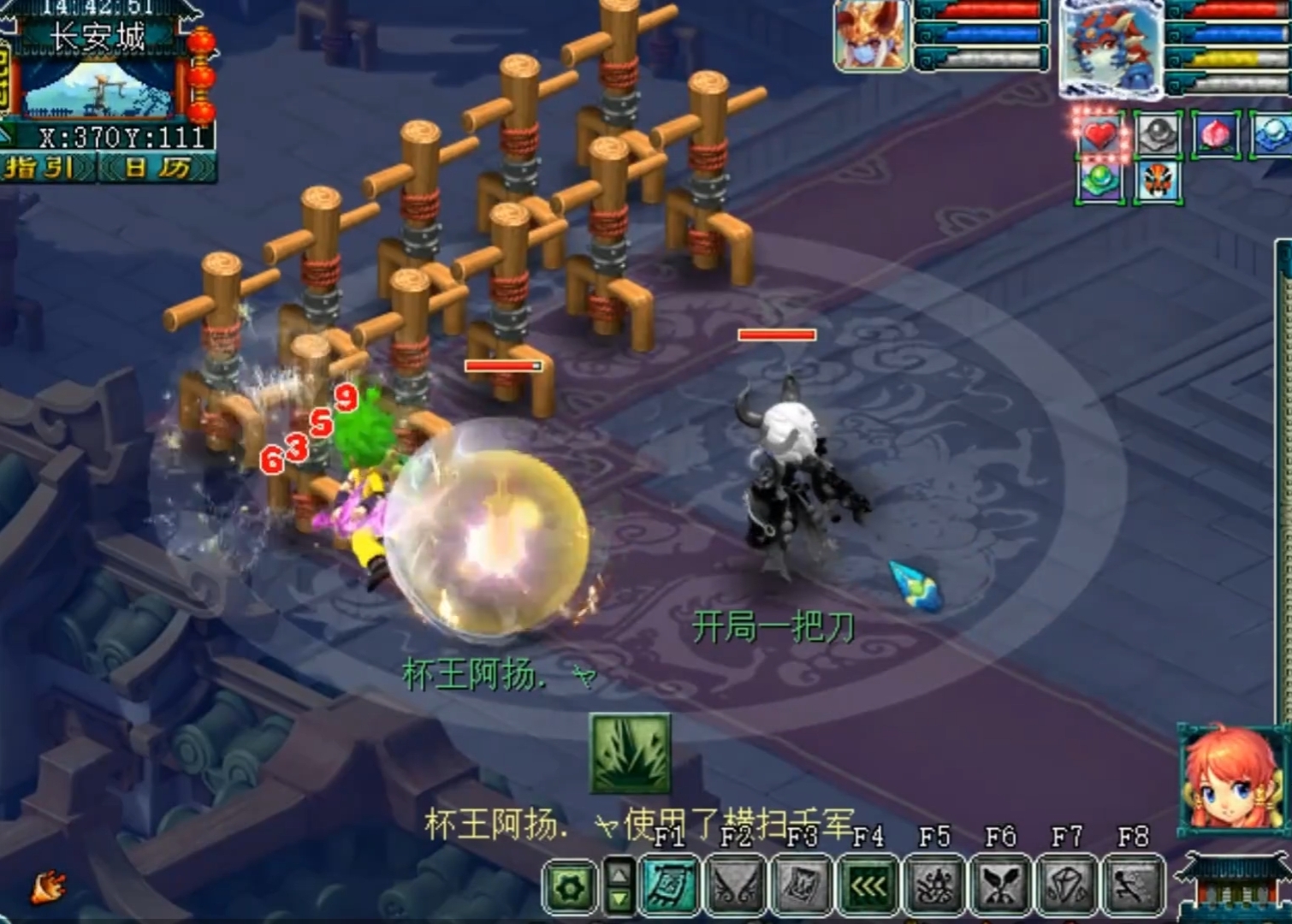This screenshot has height=924, width=1292.
Task: Use the F3 talisman paper skill
Action: pos(802,885)
